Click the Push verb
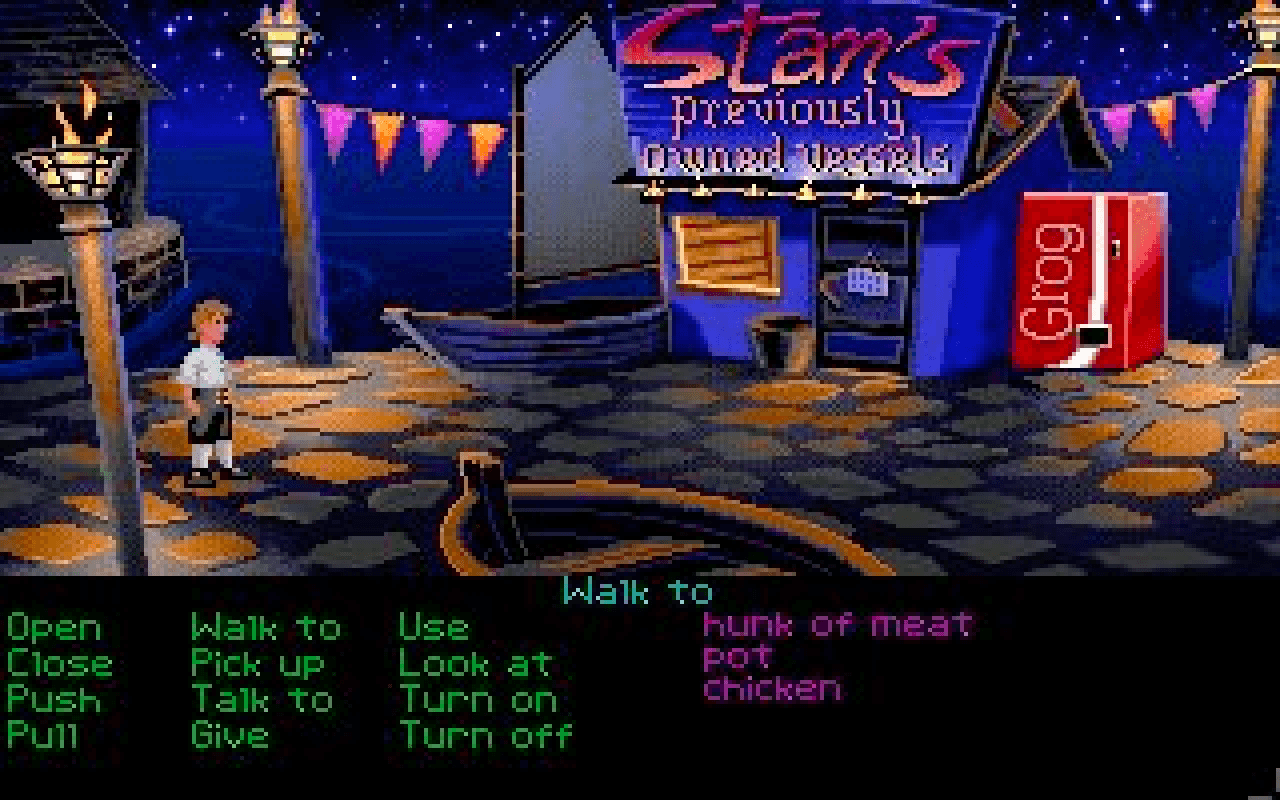 [x=55, y=699]
